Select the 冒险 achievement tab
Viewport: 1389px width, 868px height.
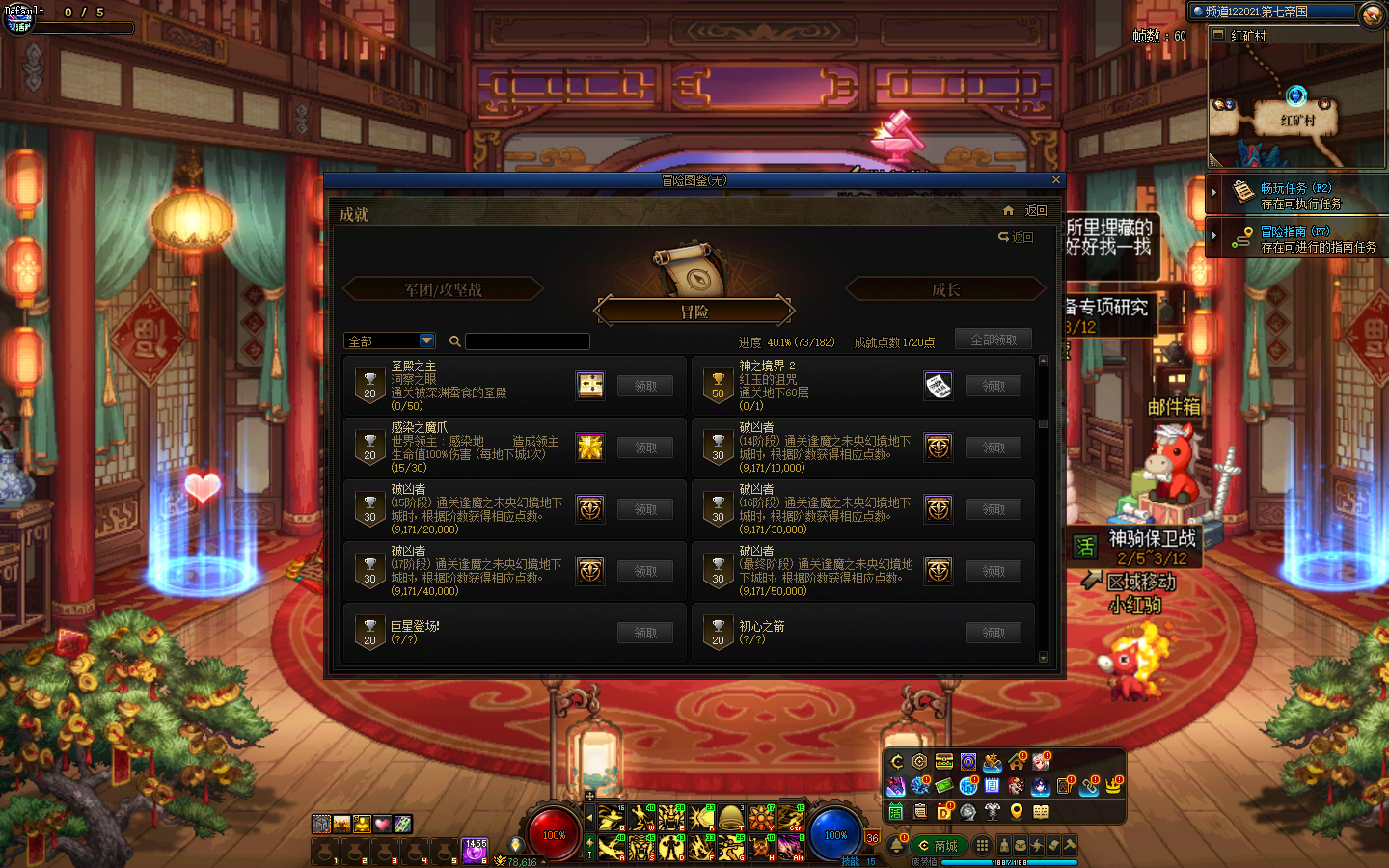694,312
